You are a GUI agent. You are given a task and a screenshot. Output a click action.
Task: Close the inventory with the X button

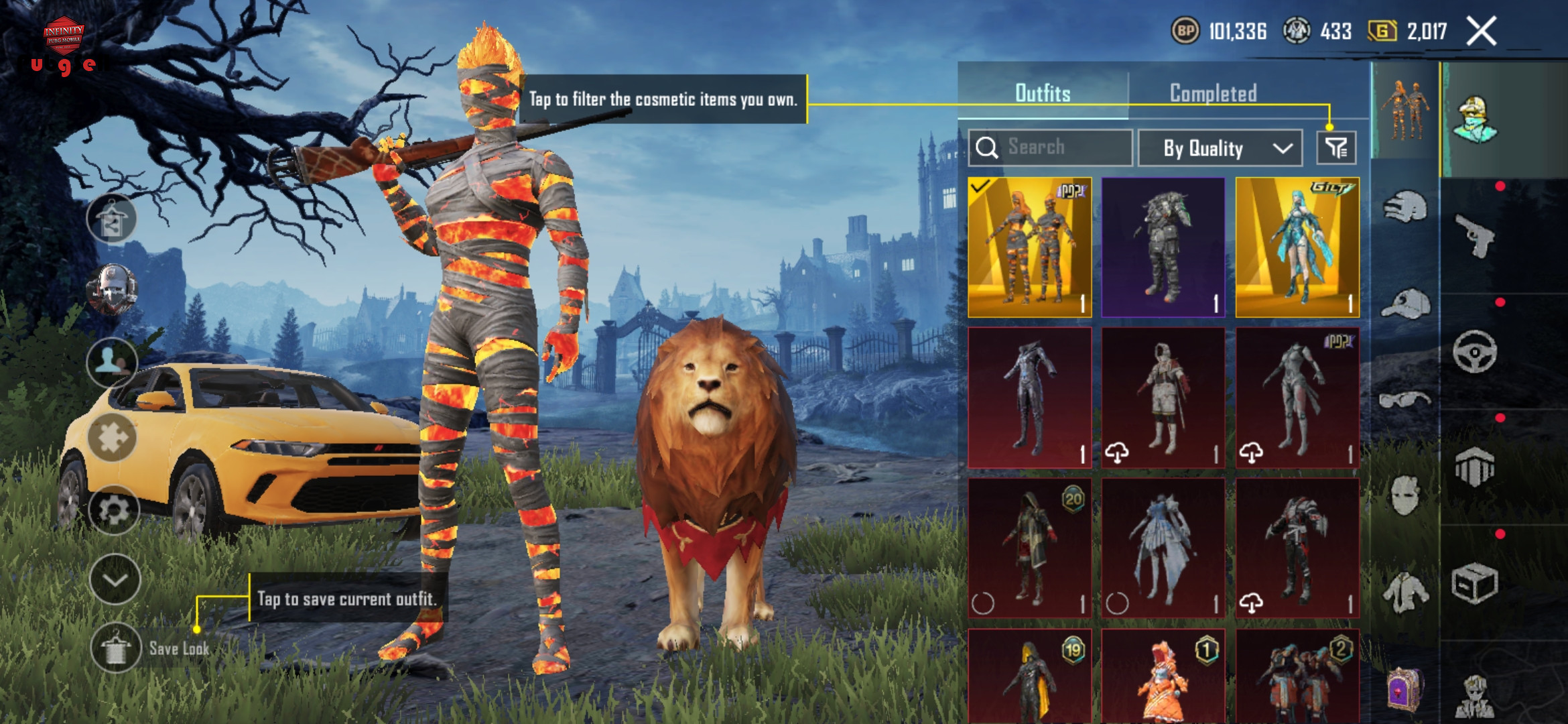(1481, 32)
